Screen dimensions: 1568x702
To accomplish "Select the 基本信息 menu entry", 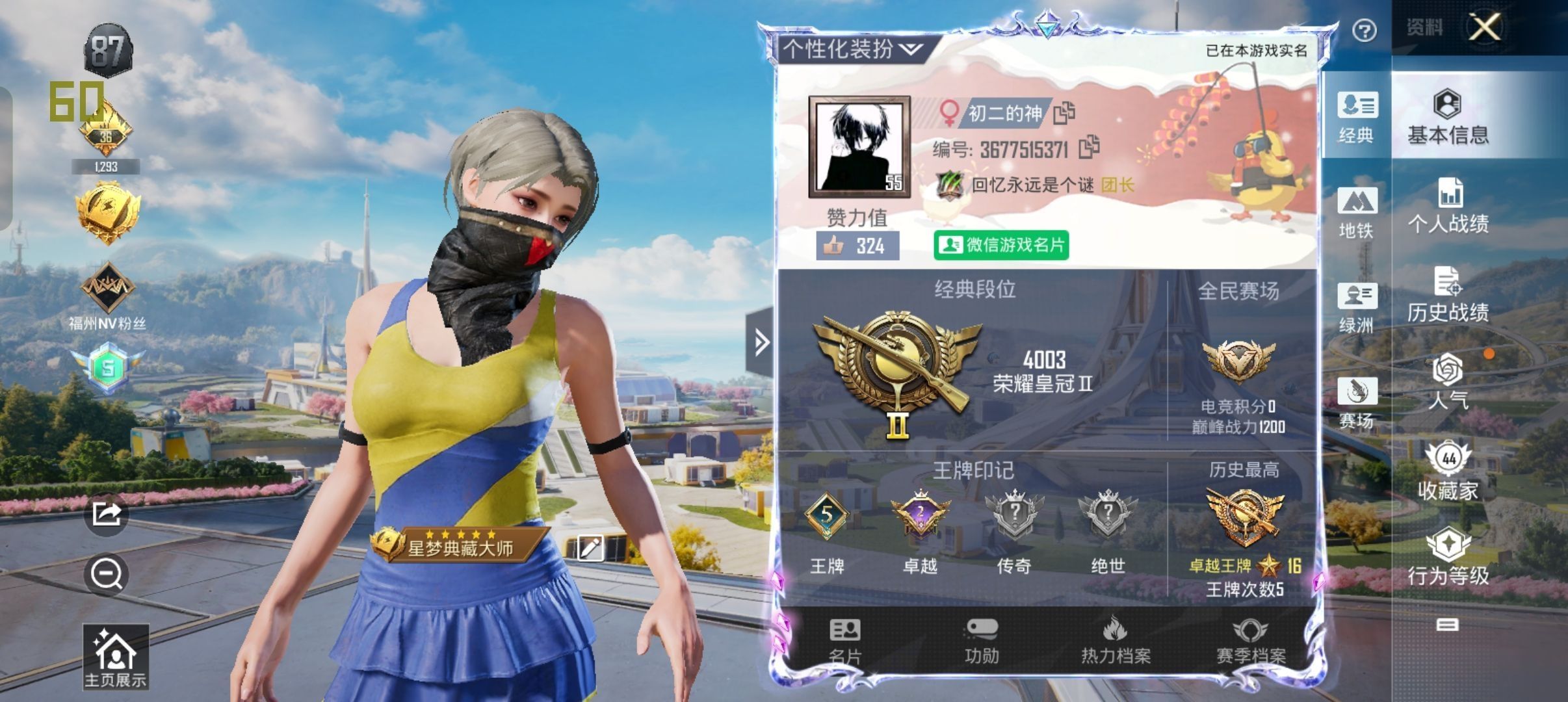I will click(1448, 117).
